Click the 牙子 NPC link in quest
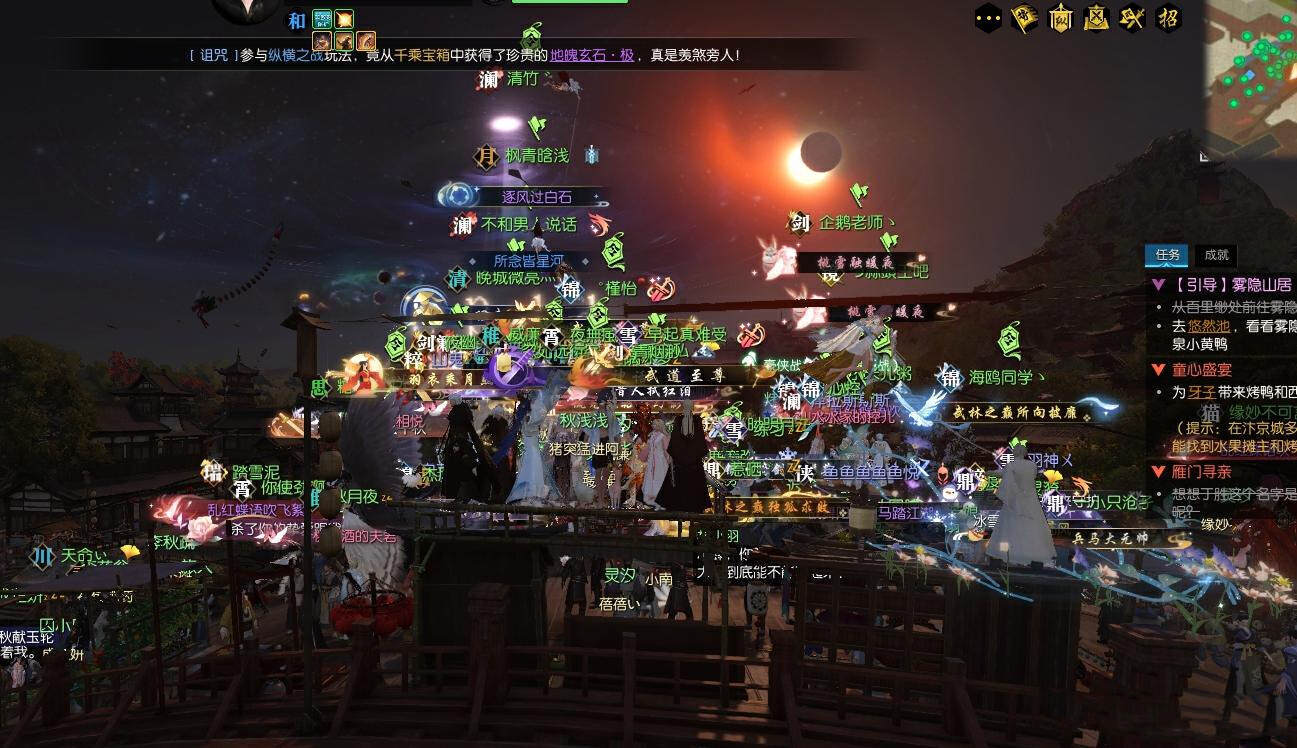The image size is (1297, 748). pos(1201,393)
